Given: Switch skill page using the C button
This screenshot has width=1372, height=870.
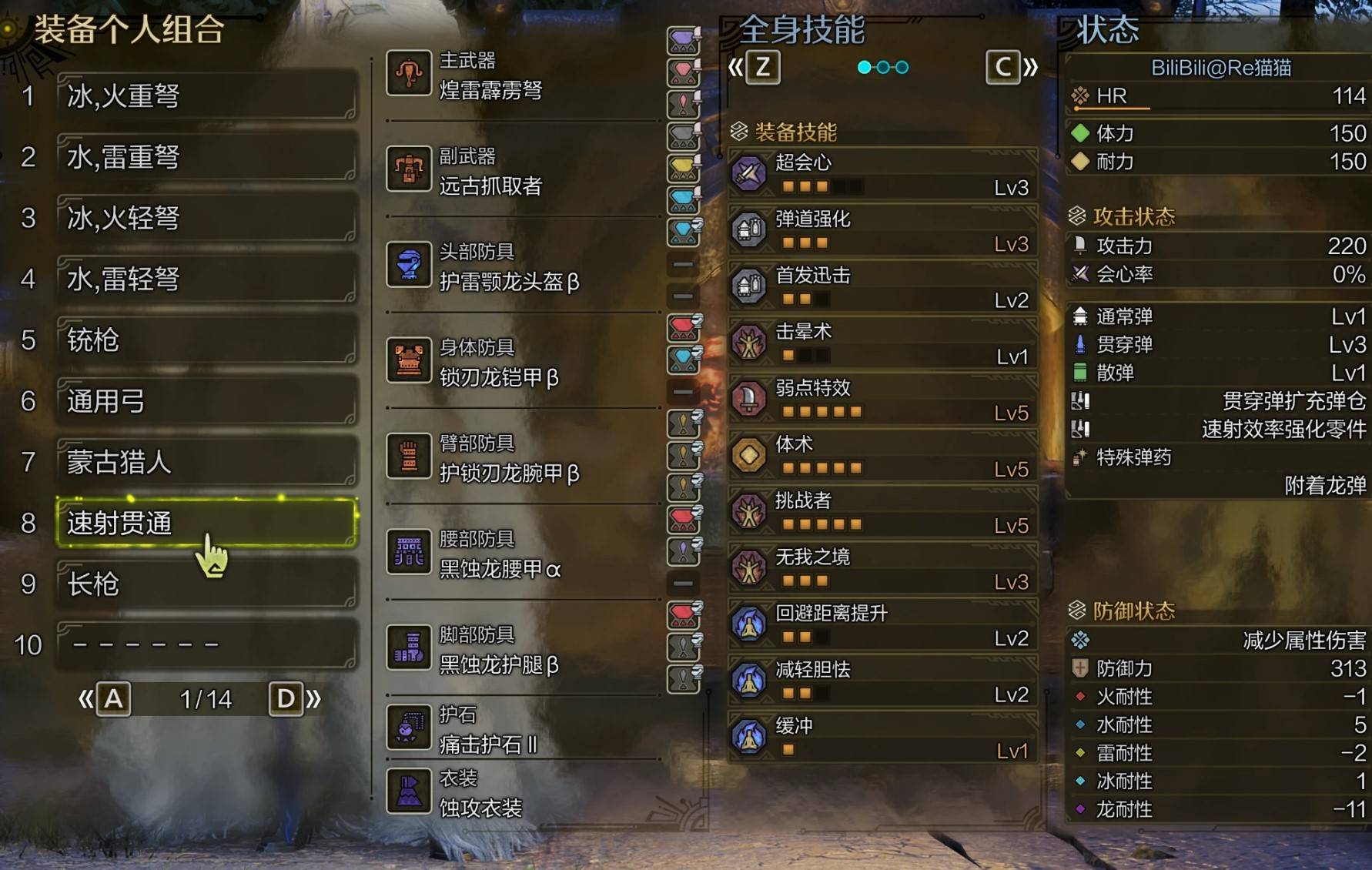Looking at the screenshot, I should [1002, 67].
